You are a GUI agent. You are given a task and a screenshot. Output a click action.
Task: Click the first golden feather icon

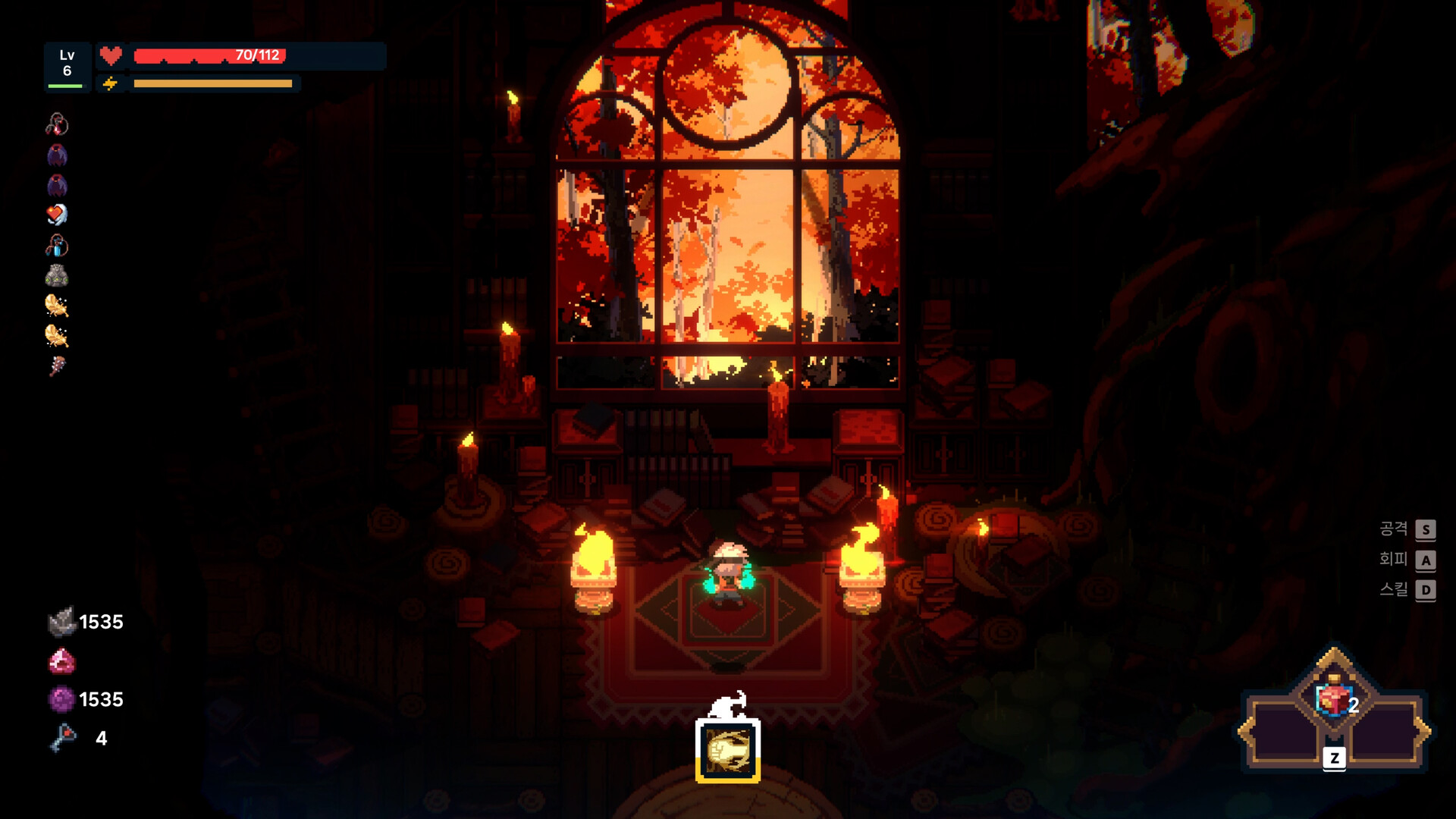[57, 305]
